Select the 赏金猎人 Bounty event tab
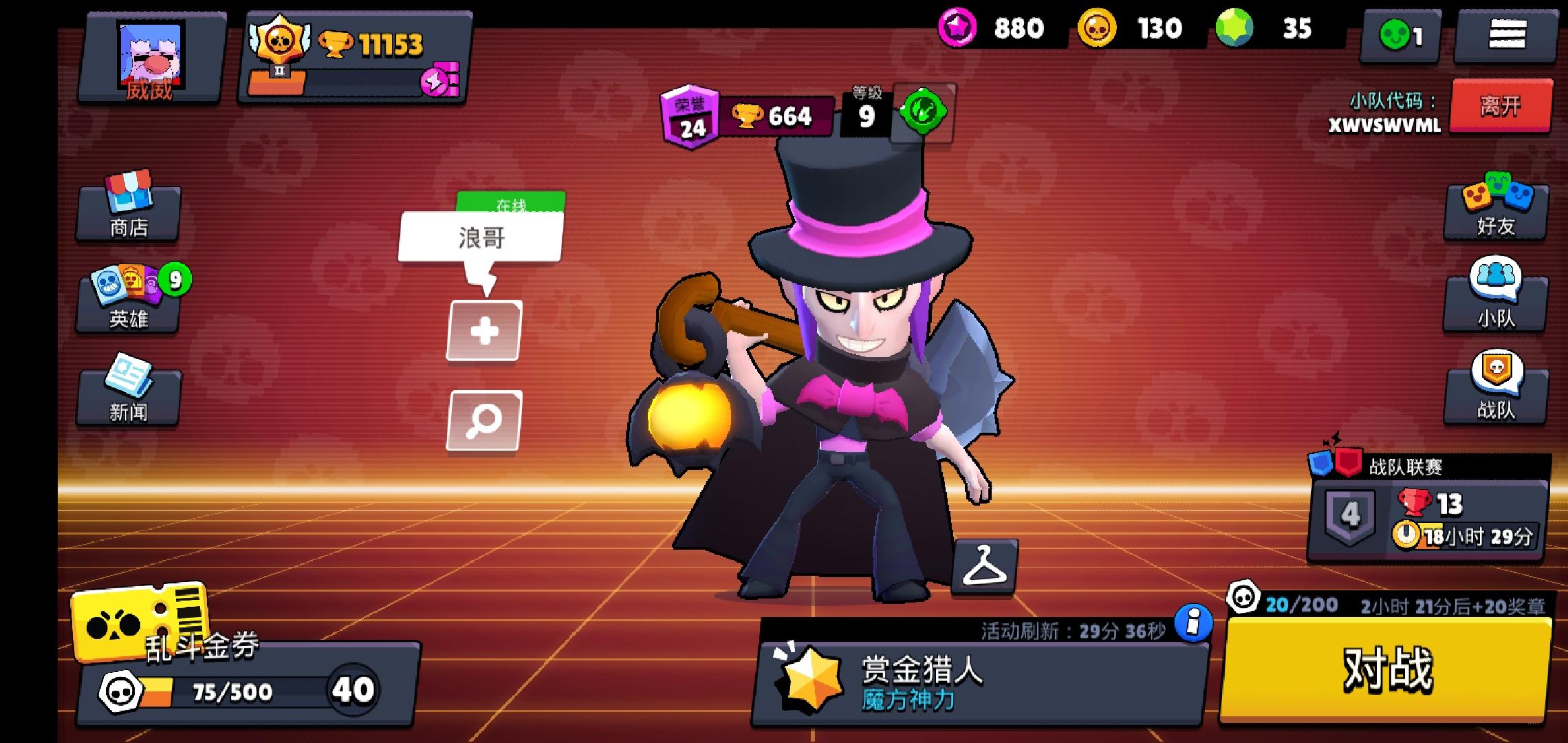The image size is (1568, 743). (x=963, y=678)
